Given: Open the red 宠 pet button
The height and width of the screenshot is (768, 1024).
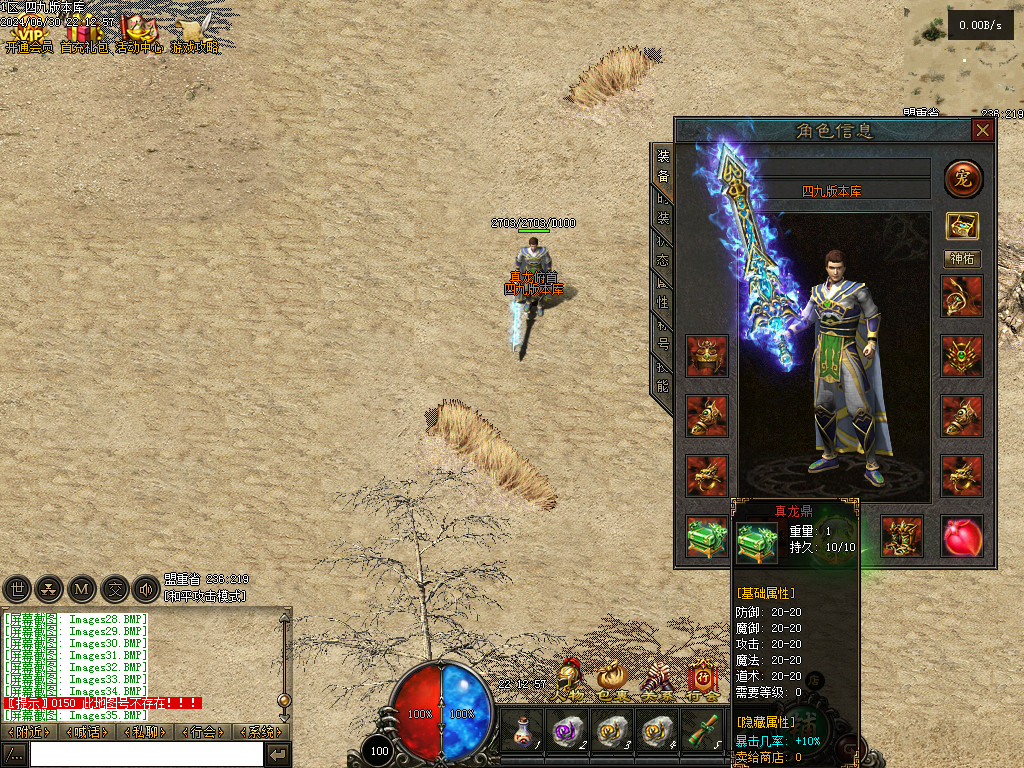Looking at the screenshot, I should click(x=963, y=179).
